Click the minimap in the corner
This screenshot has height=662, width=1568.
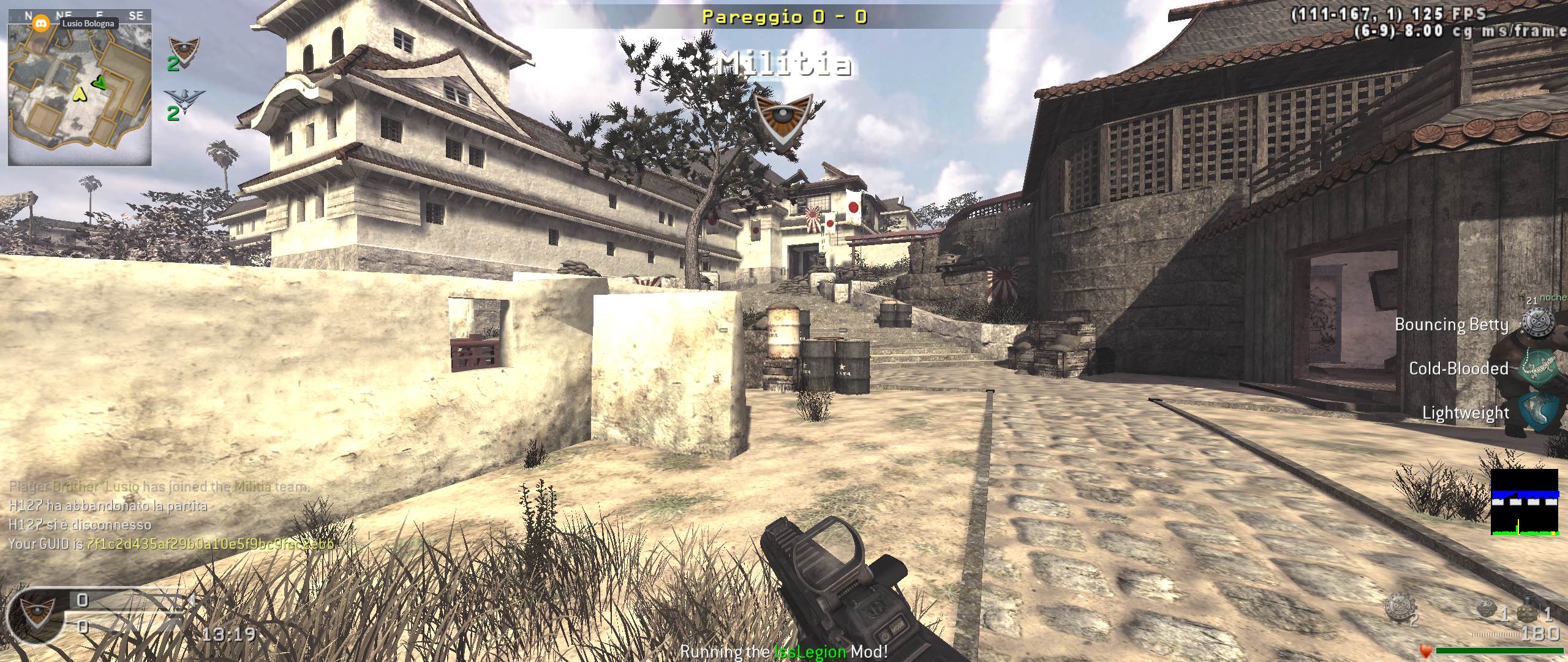pyautogui.click(x=80, y=95)
